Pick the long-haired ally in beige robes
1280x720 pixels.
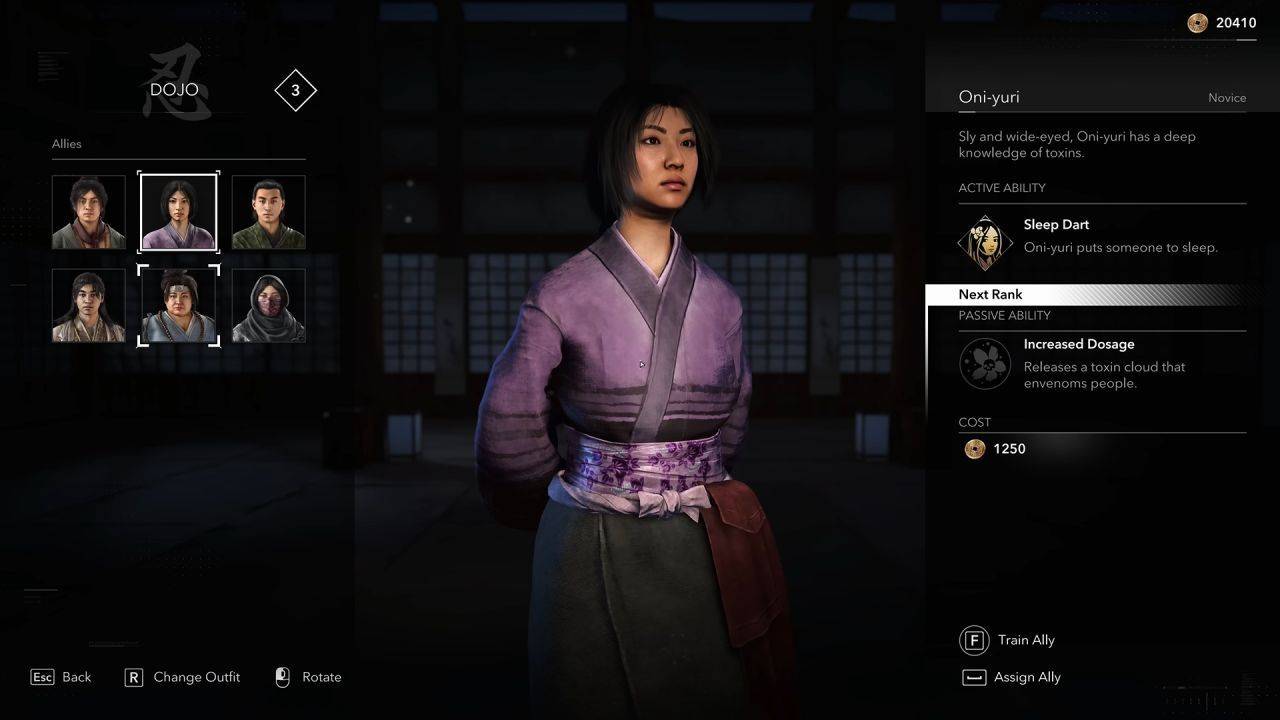pos(89,305)
